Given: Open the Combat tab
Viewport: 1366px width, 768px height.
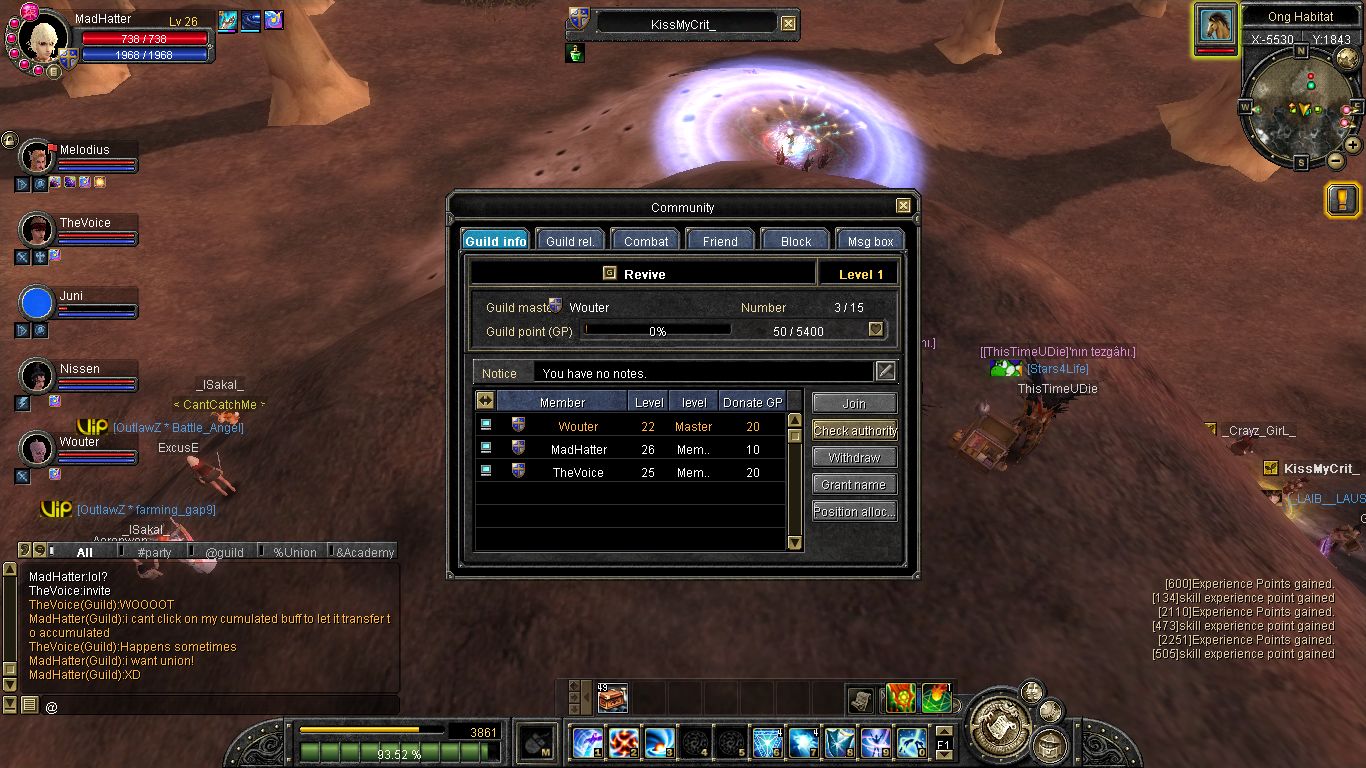Looking at the screenshot, I should pos(646,241).
